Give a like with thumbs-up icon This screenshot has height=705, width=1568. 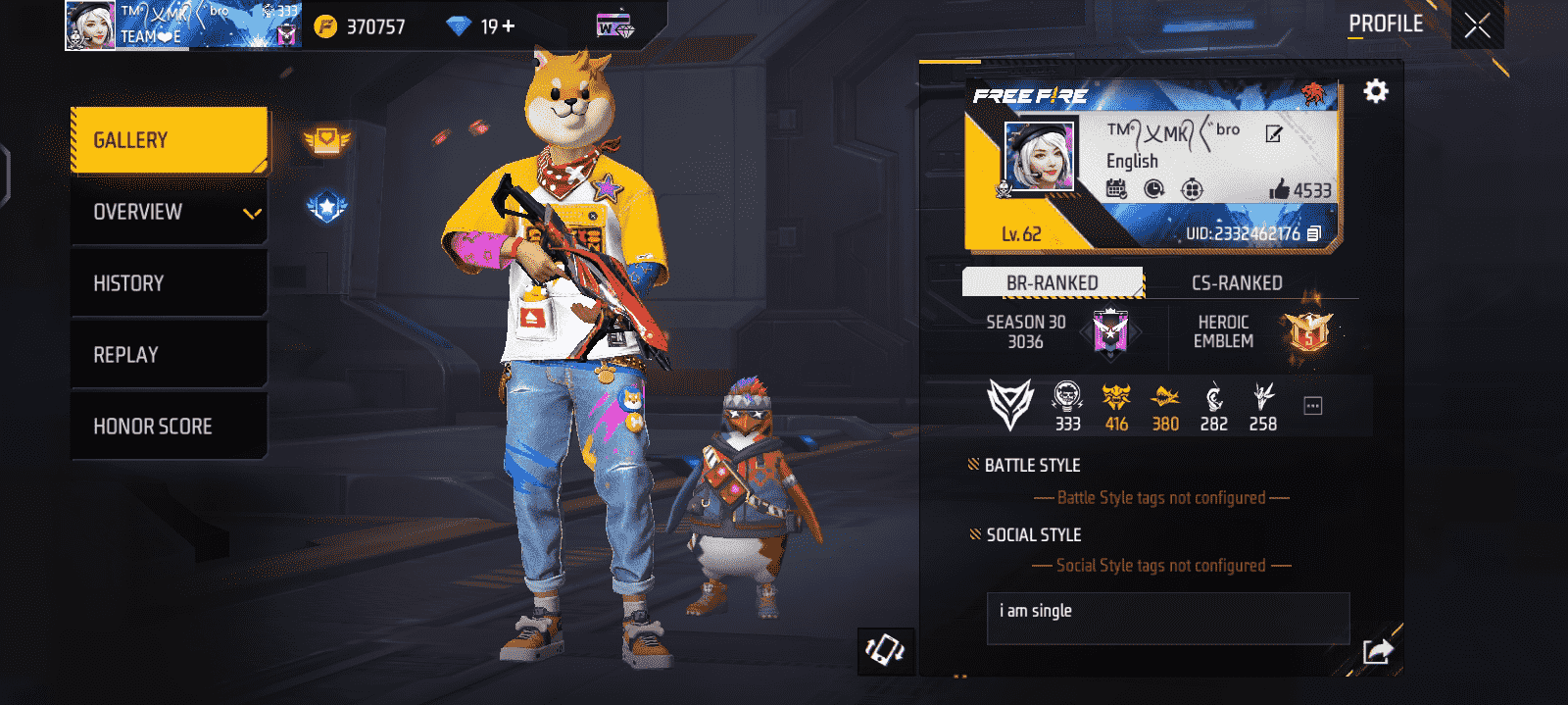[x=1279, y=189]
